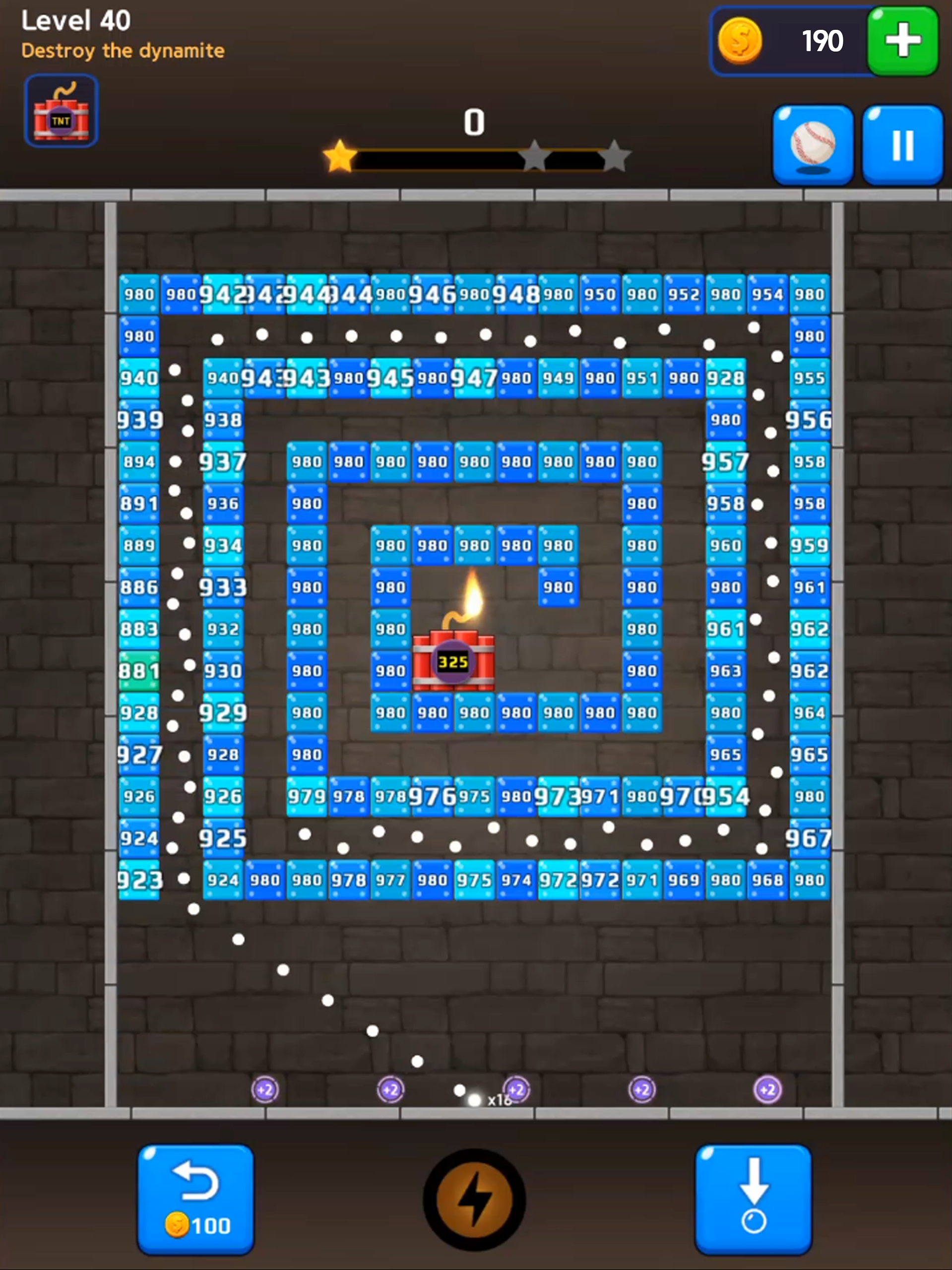Screen dimensions: 952x1270
Task: Activate the lightning bolt power-up
Action: tap(475, 1200)
